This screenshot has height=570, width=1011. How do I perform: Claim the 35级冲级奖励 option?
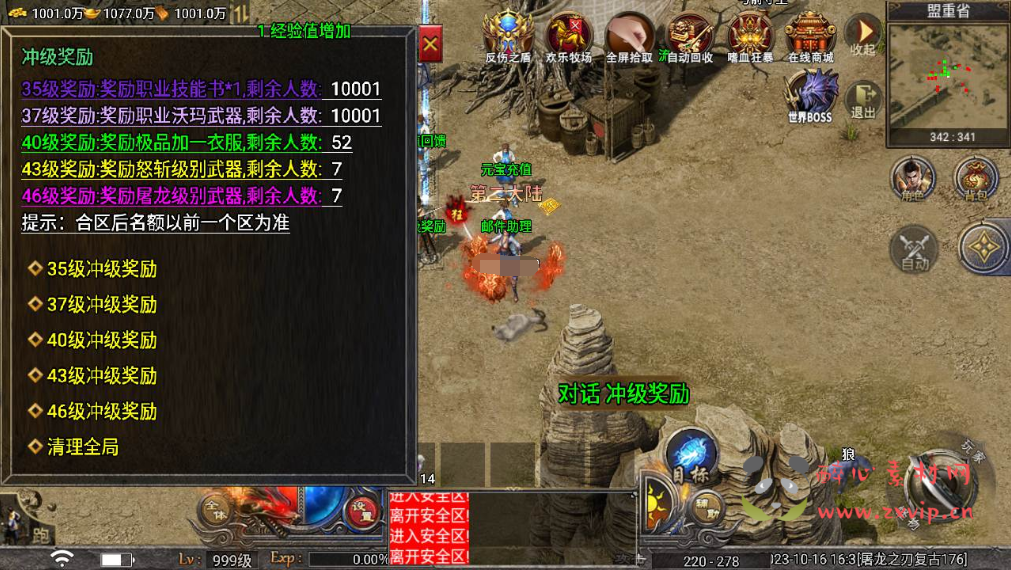tap(101, 269)
